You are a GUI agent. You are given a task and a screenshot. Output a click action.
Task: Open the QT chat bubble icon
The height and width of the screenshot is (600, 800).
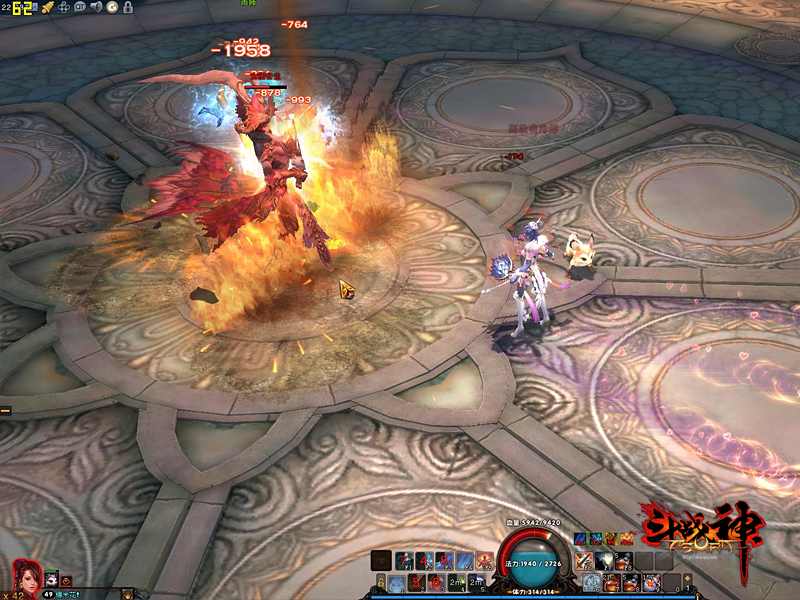pos(80,7)
